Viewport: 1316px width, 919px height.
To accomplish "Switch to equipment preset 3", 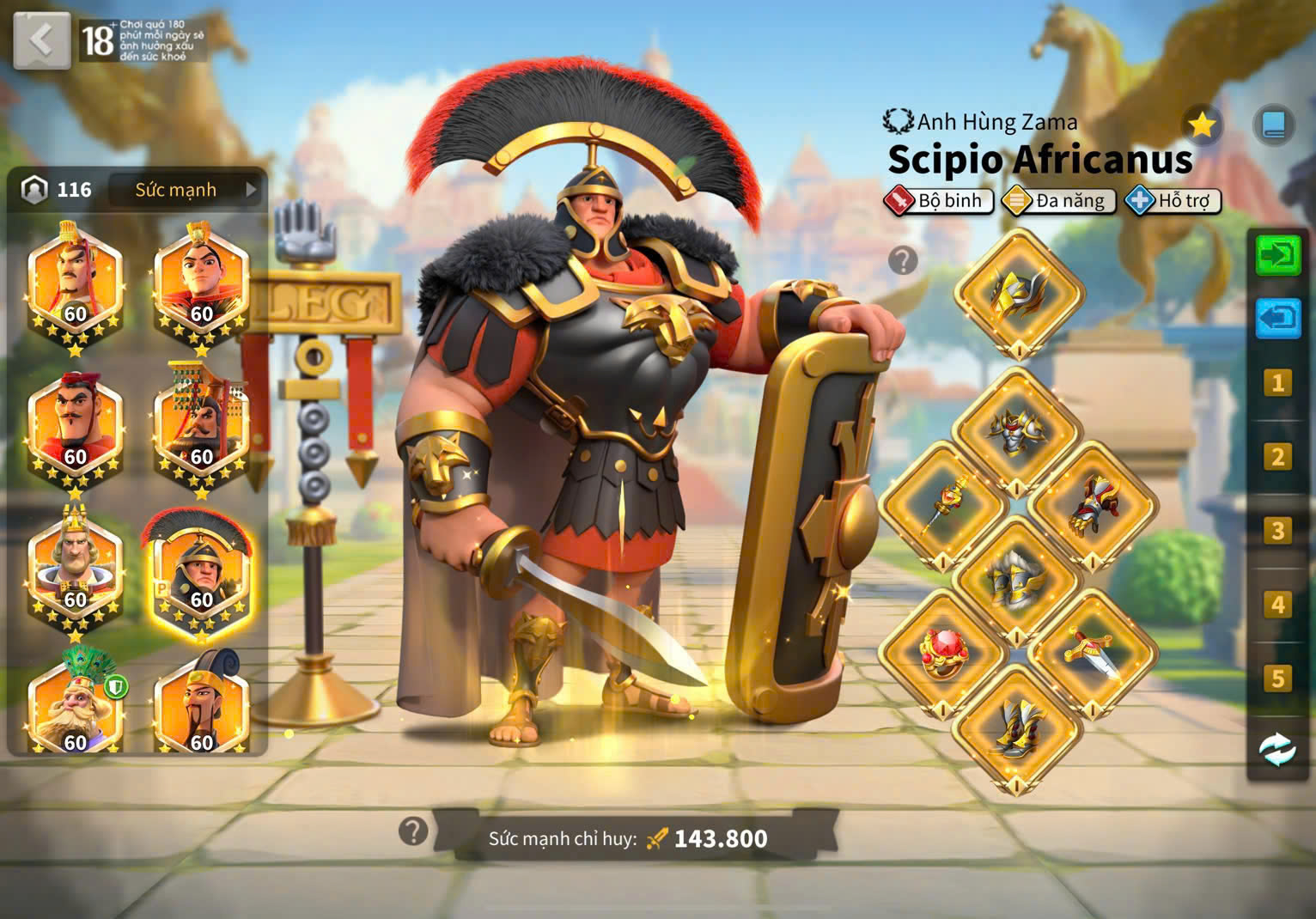I will (x=1277, y=531).
